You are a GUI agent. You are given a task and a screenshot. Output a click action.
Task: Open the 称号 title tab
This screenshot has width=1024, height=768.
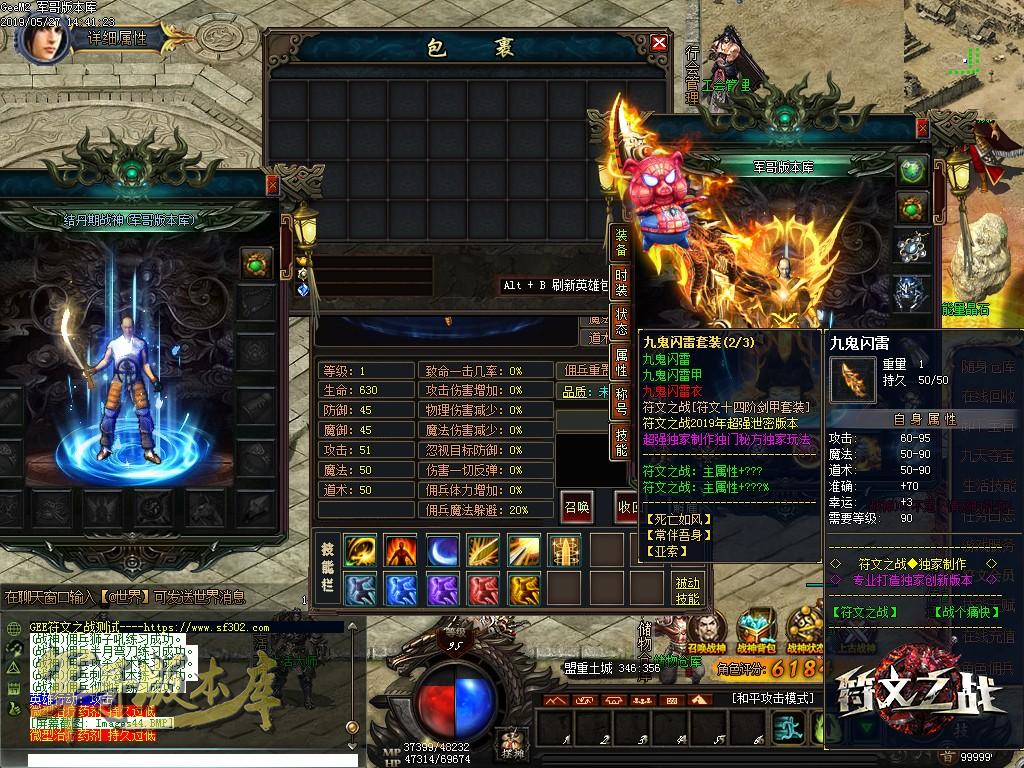621,401
